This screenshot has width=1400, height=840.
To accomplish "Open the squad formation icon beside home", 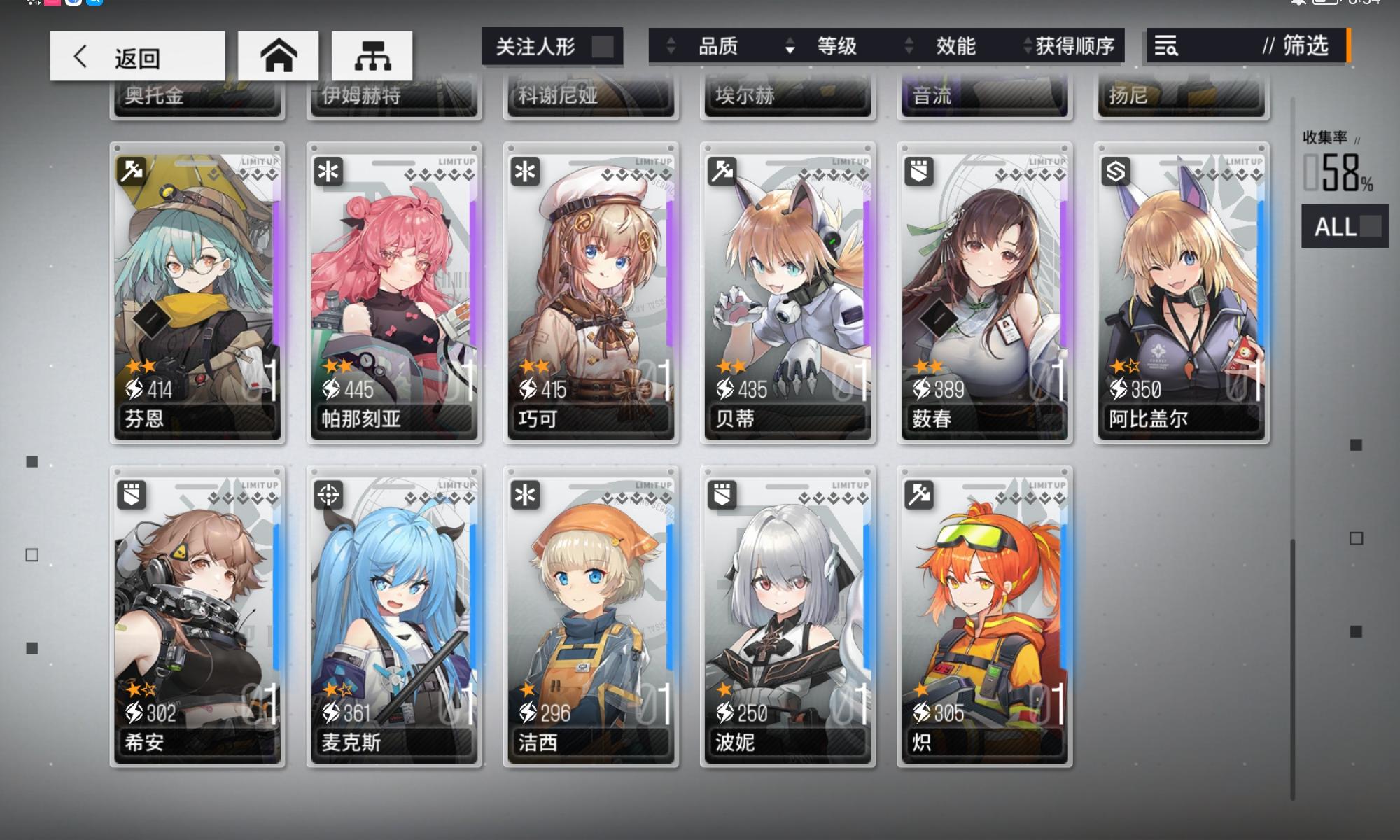I will click(372, 55).
